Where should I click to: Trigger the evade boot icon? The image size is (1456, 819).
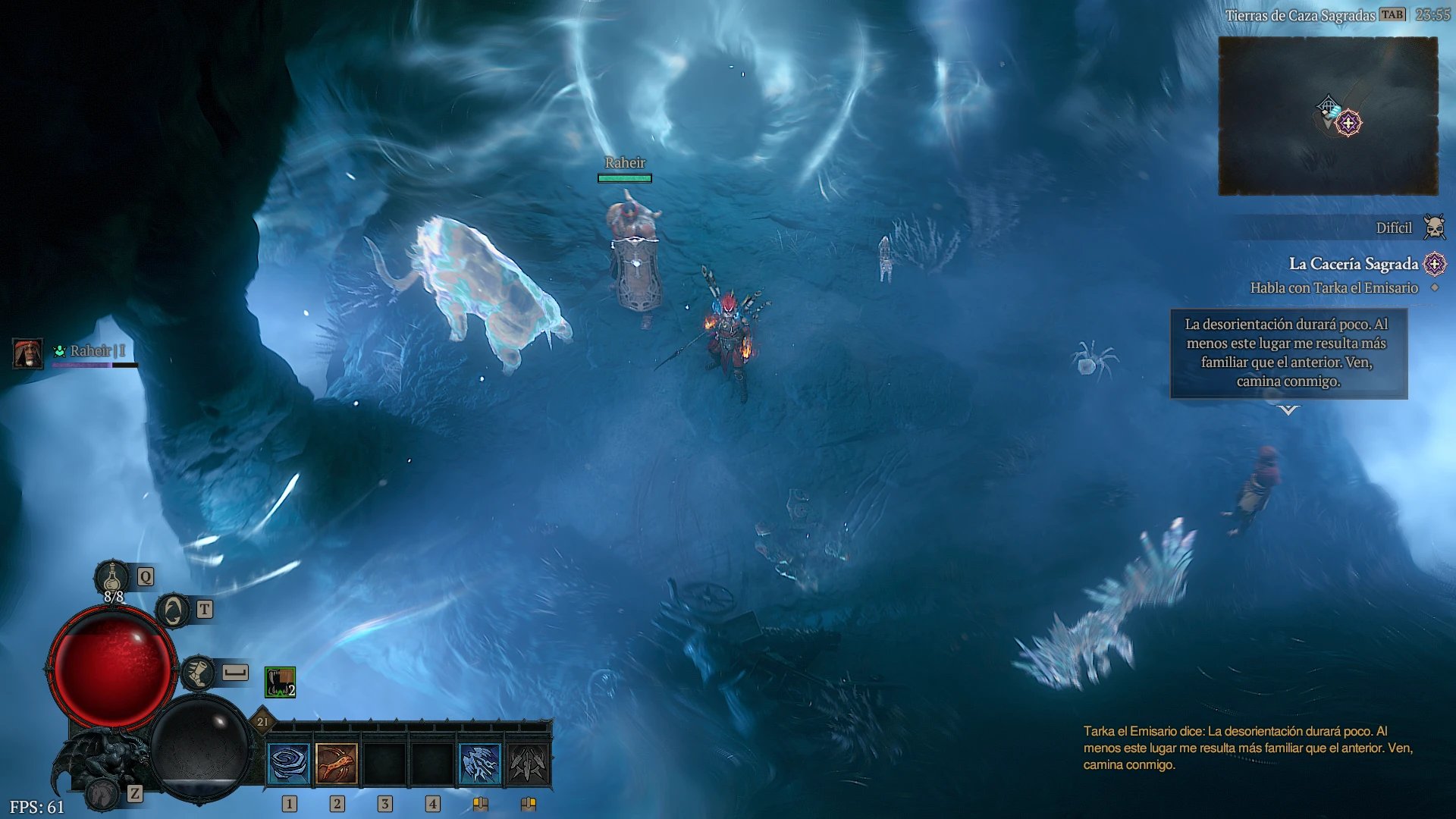click(199, 673)
